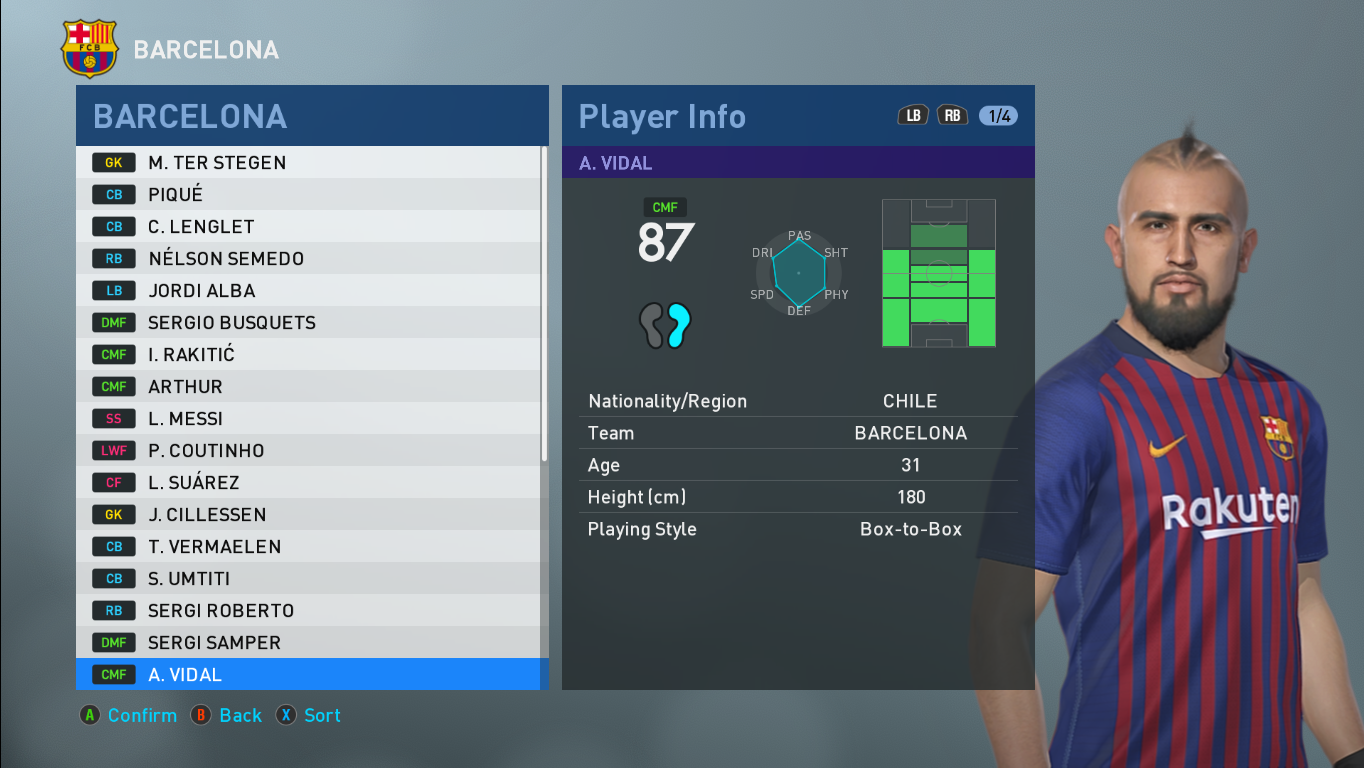Click the 1/4 page indicator
Screen dimensions: 1364x768
tap(996, 115)
